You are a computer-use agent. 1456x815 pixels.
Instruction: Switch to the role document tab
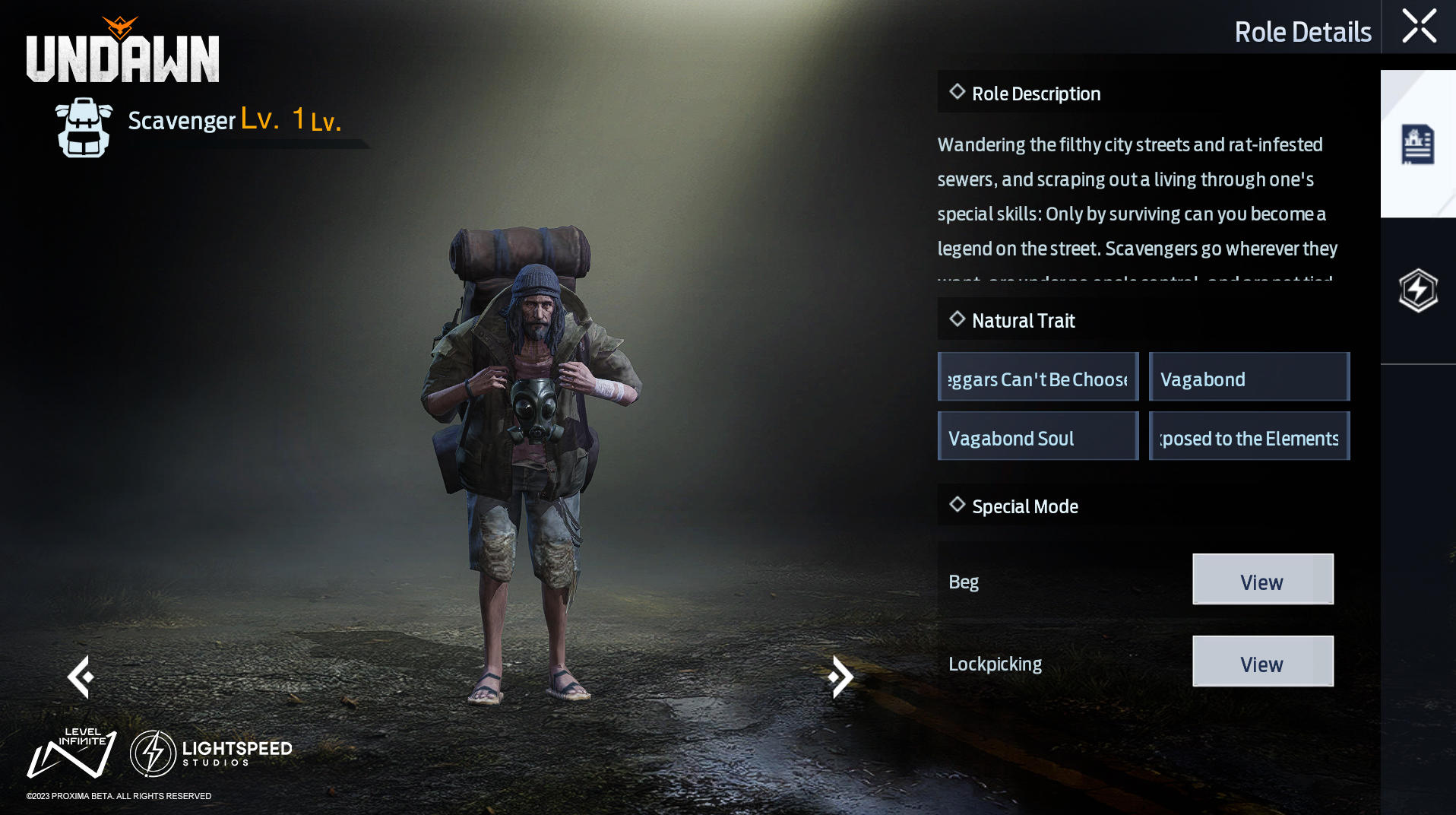(1417, 144)
